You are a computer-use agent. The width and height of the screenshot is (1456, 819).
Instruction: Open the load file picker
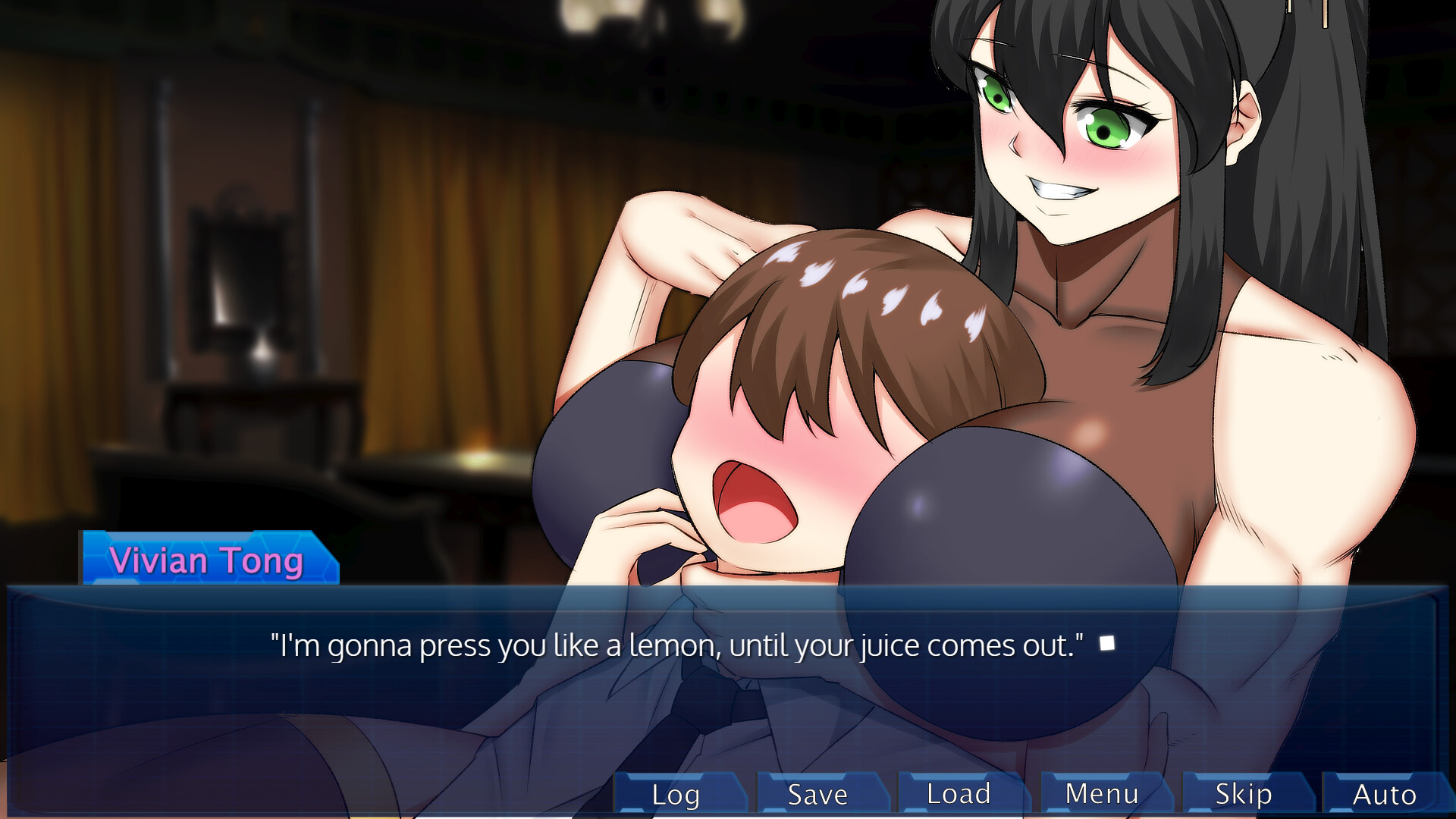point(958,794)
